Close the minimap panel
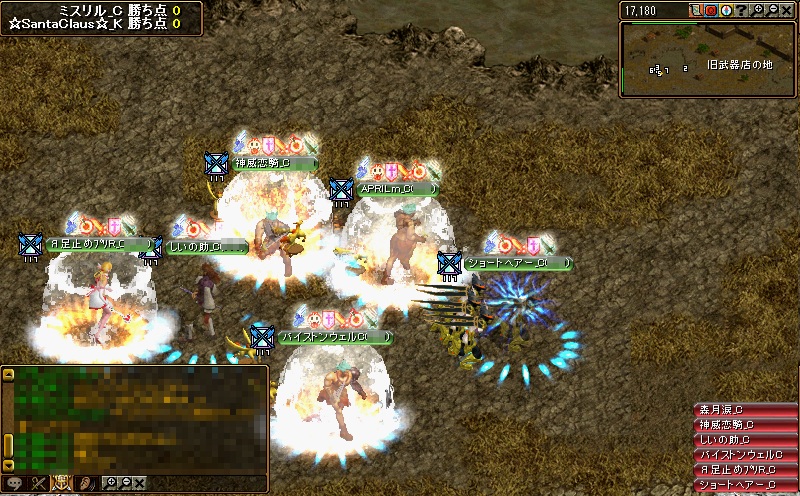 click(x=789, y=10)
